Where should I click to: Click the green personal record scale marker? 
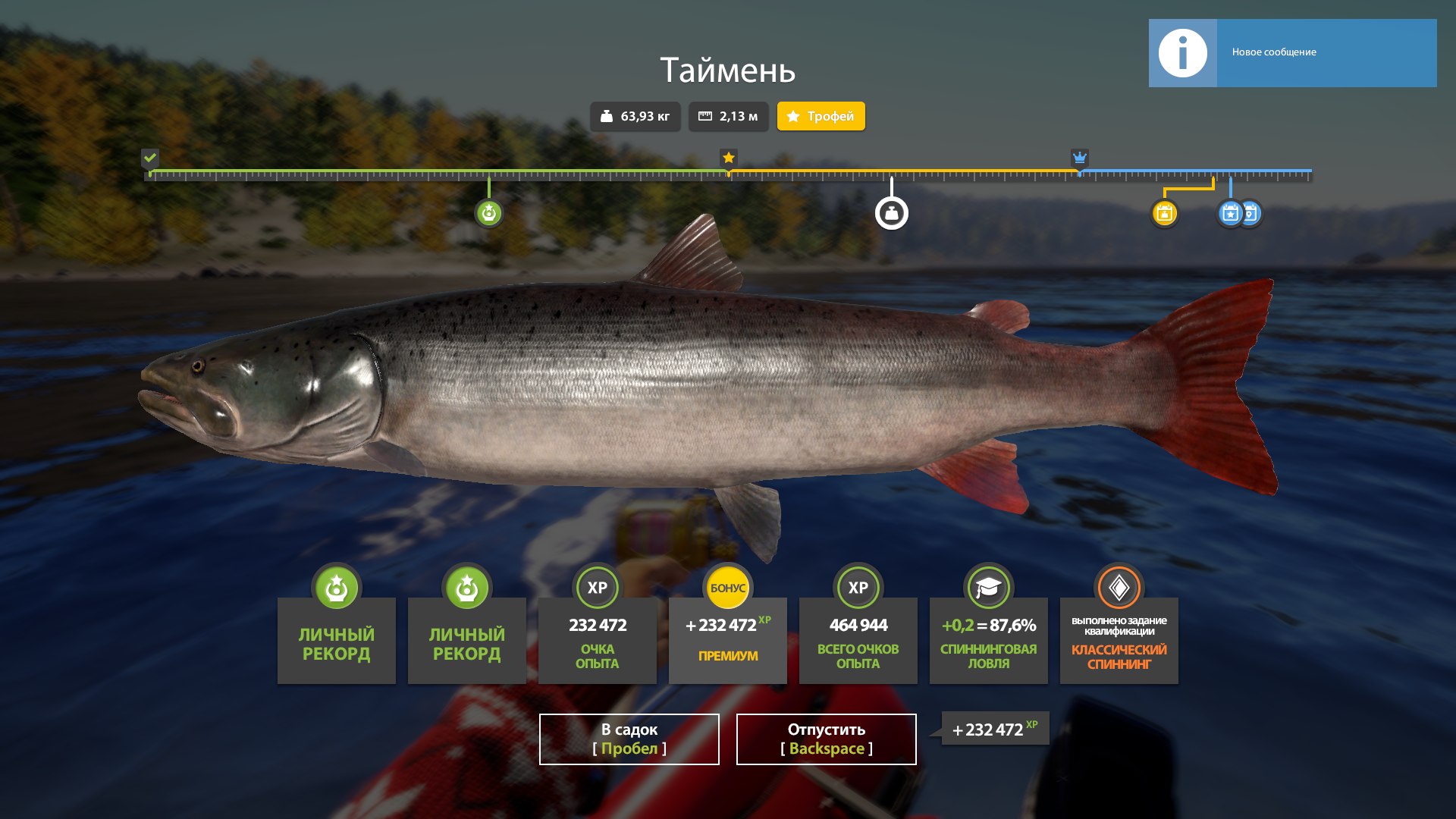489,213
